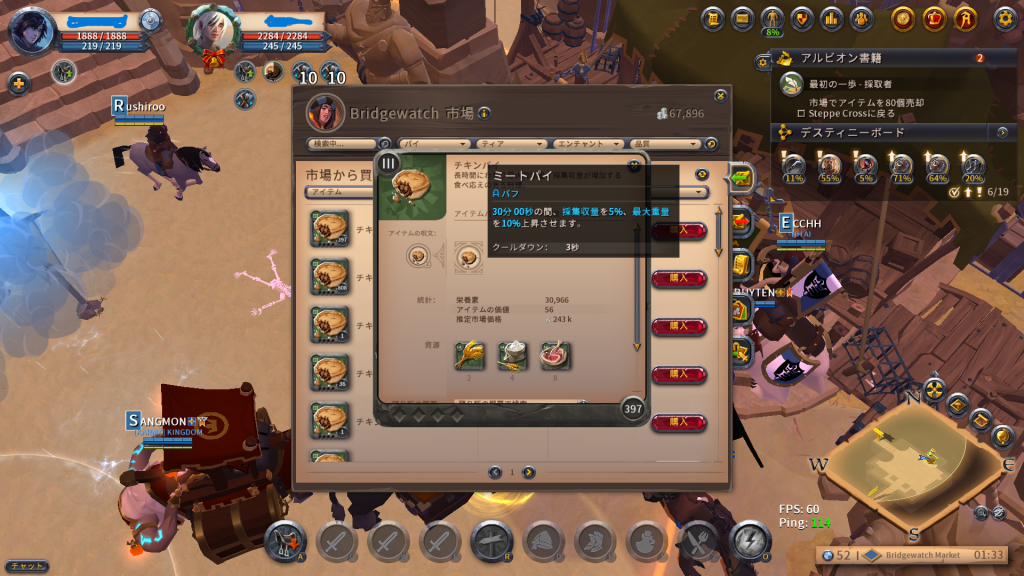This screenshot has height=576, width=1024.
Task: Click the market search field
Action: pyautogui.click(x=343, y=144)
